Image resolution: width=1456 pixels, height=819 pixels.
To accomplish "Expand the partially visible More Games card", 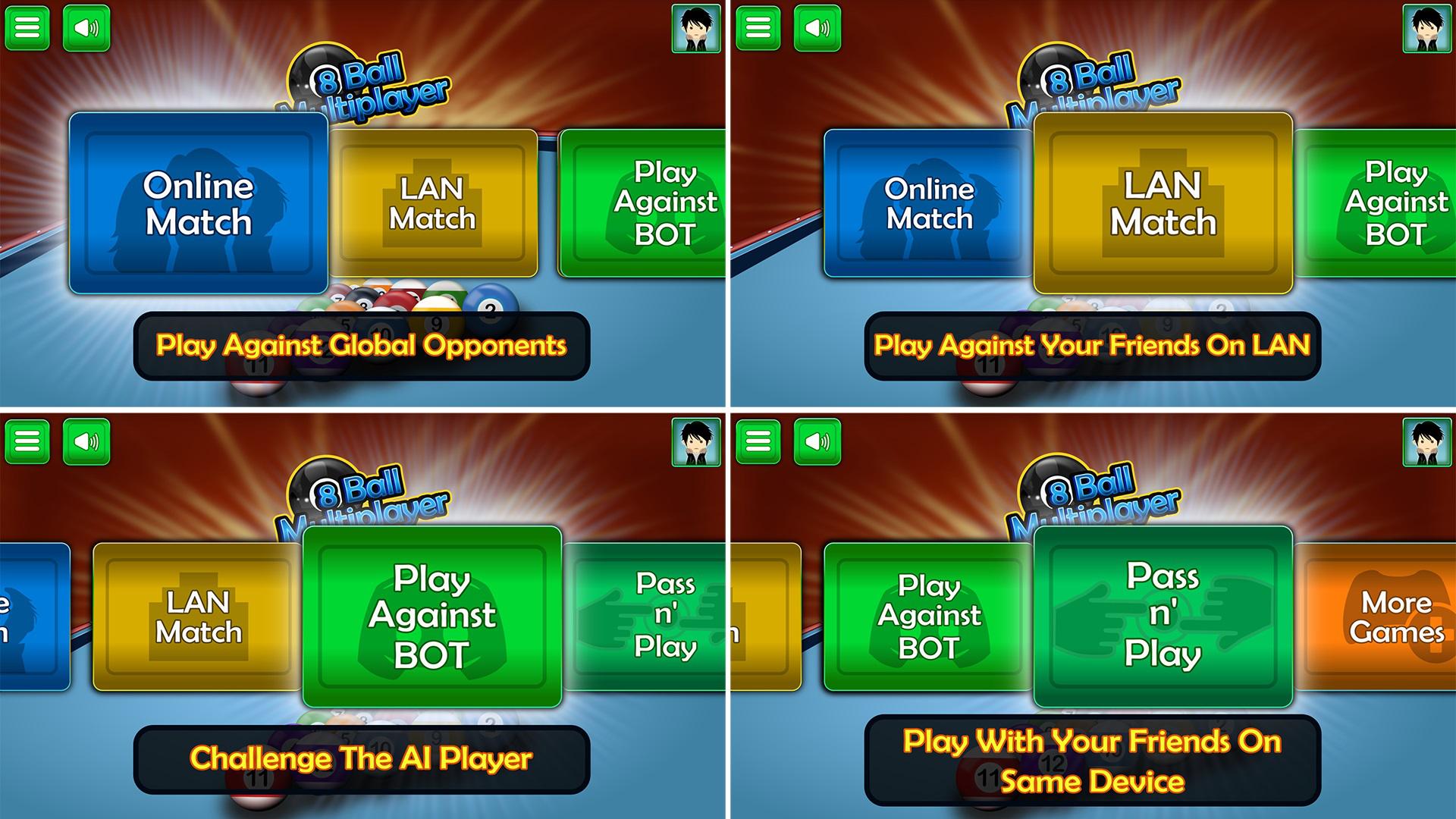I will 1399,614.
